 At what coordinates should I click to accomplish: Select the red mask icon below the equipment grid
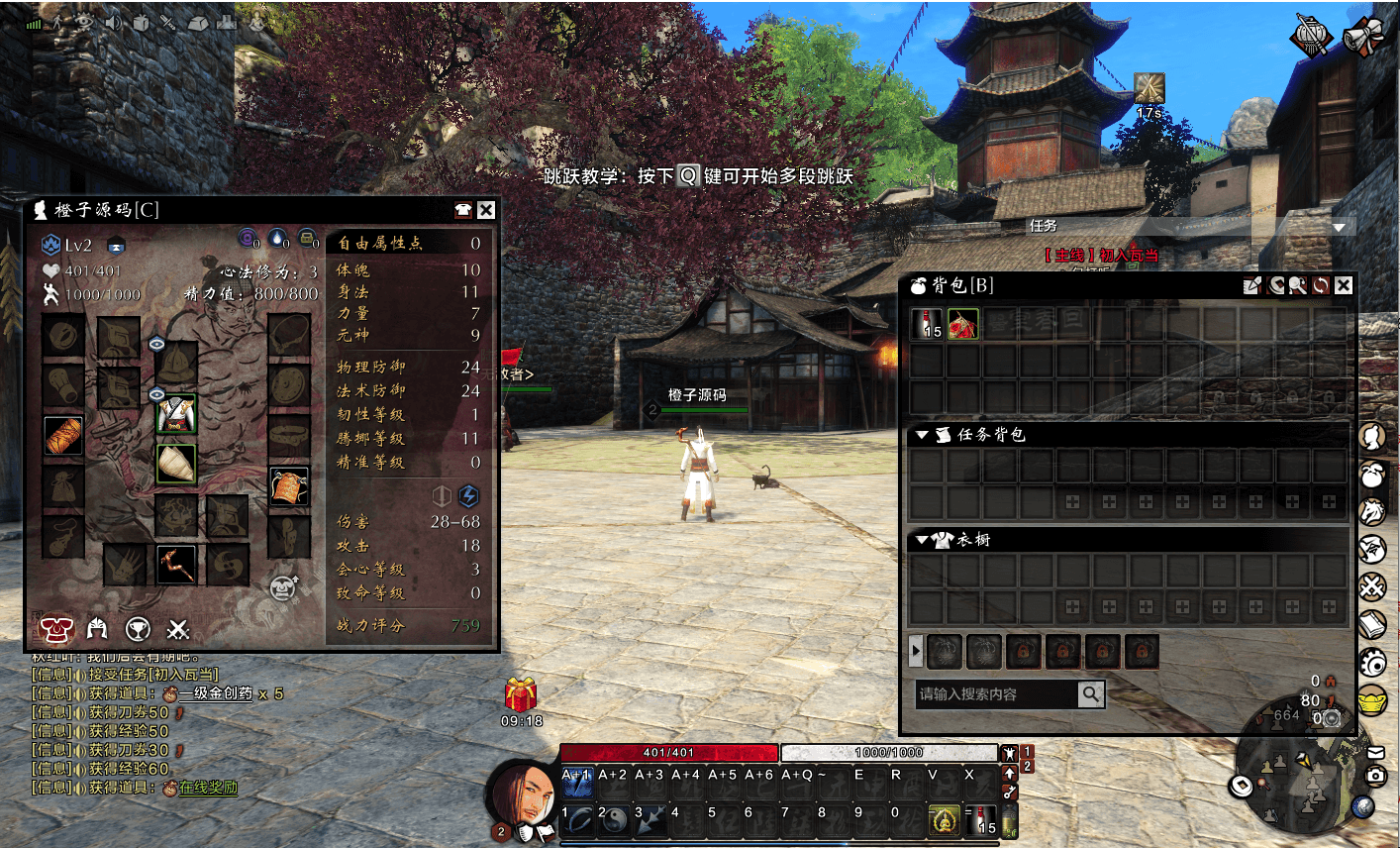pyautogui.click(x=56, y=629)
